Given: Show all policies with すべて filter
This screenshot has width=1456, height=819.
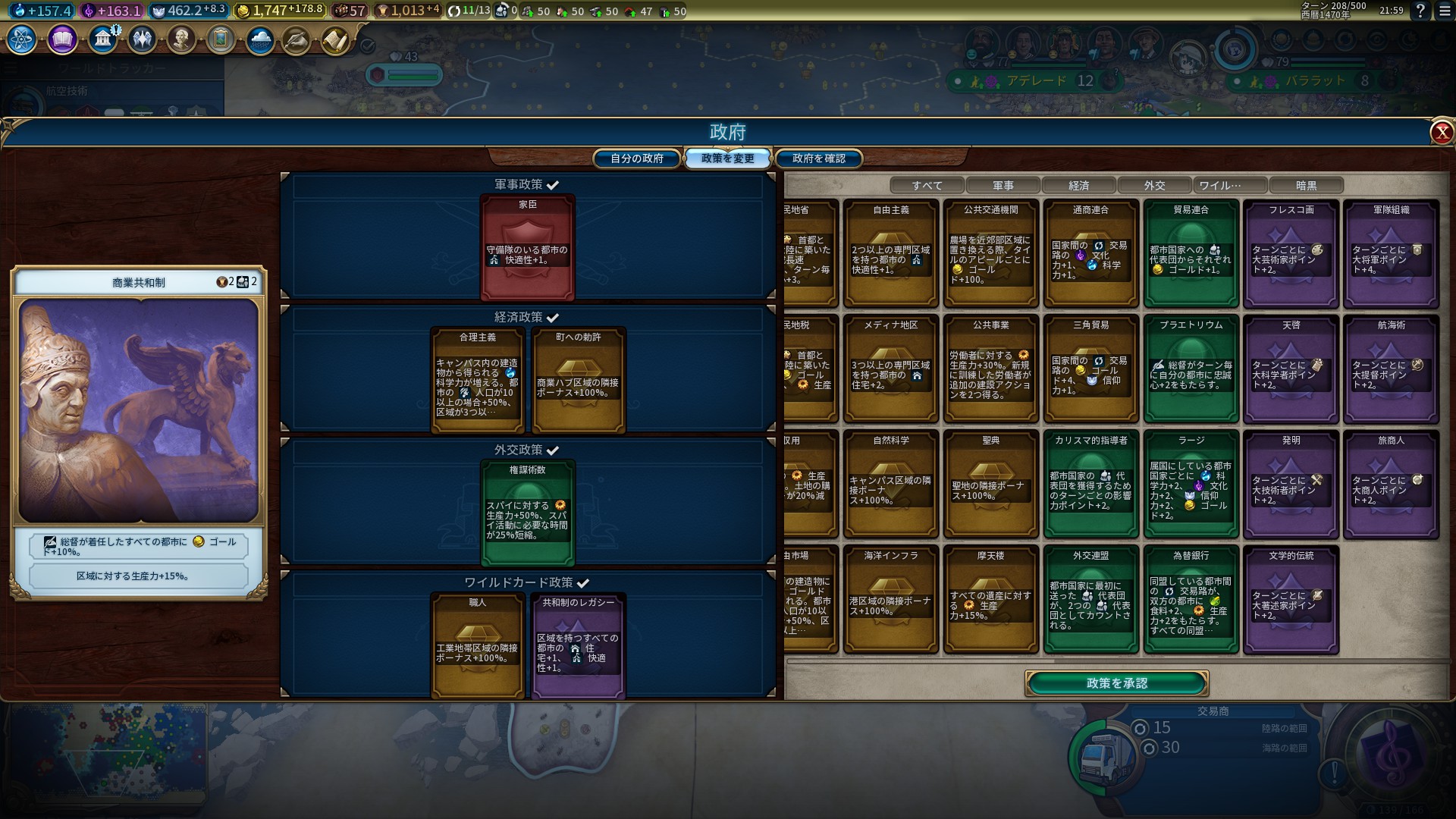Looking at the screenshot, I should pyautogui.click(x=927, y=185).
